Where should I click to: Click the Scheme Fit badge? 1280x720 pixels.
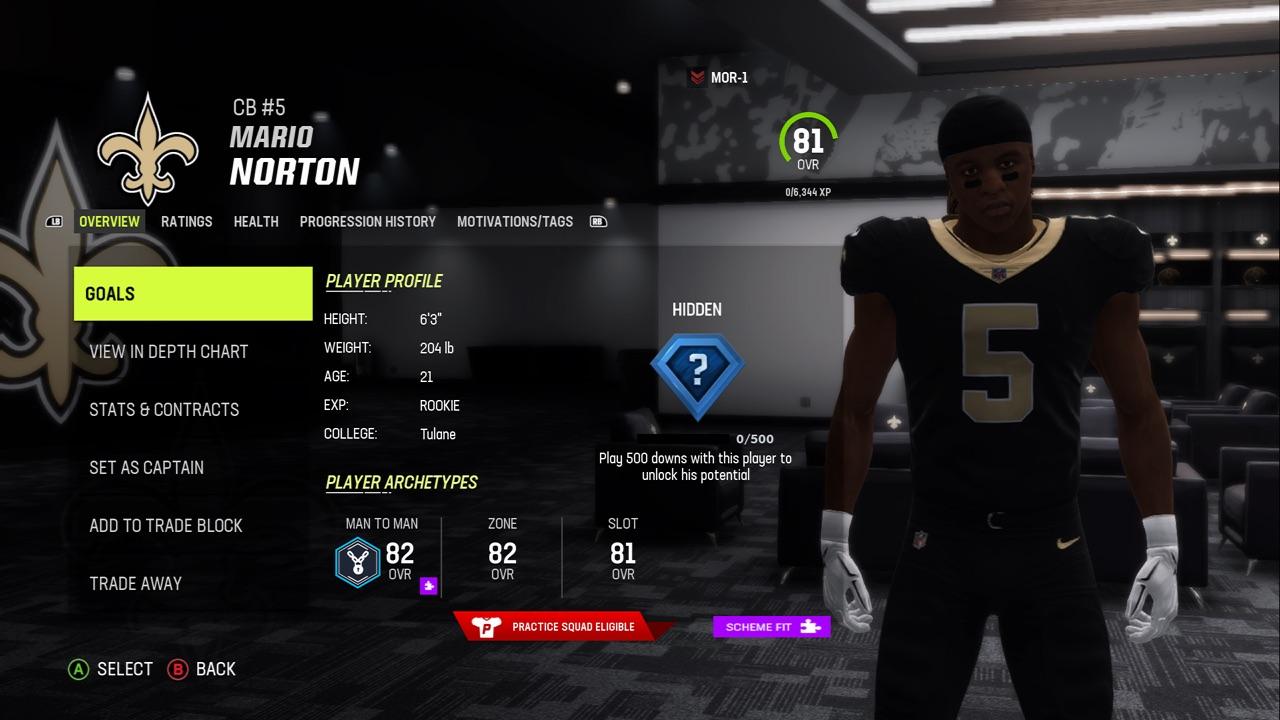coord(771,627)
